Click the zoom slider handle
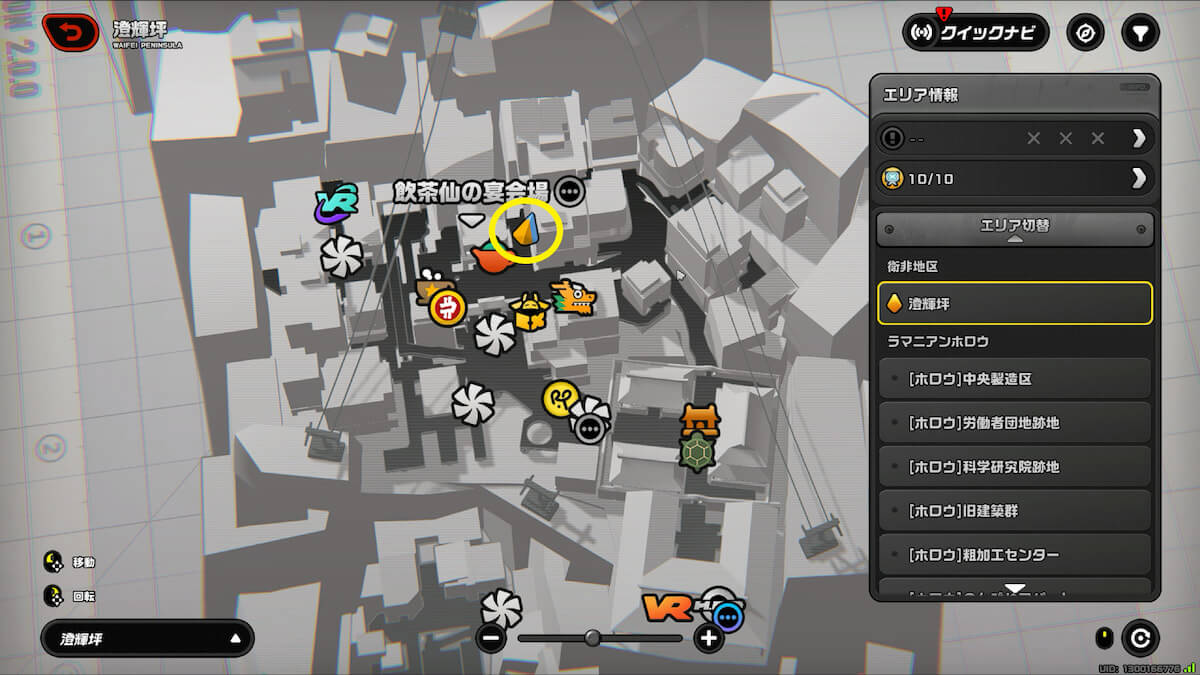Viewport: 1200px width, 675px height. point(592,637)
